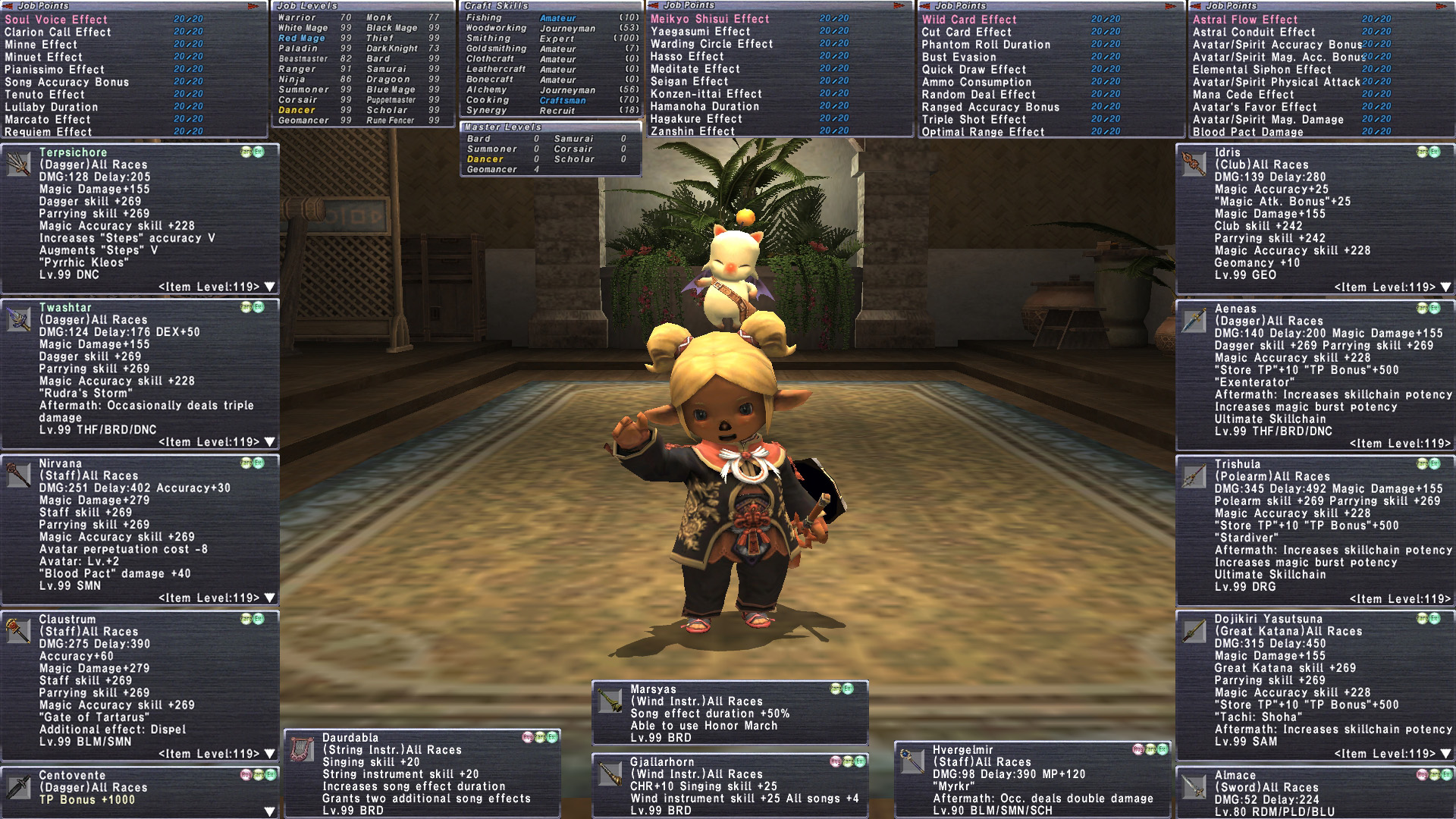Pick the Wild Card Effect job point row

pos(969,20)
